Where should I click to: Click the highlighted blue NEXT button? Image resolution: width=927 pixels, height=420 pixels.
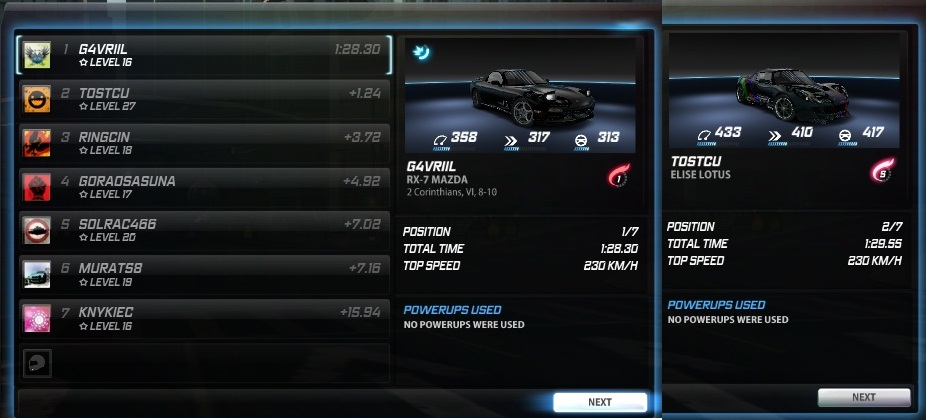tap(599, 402)
